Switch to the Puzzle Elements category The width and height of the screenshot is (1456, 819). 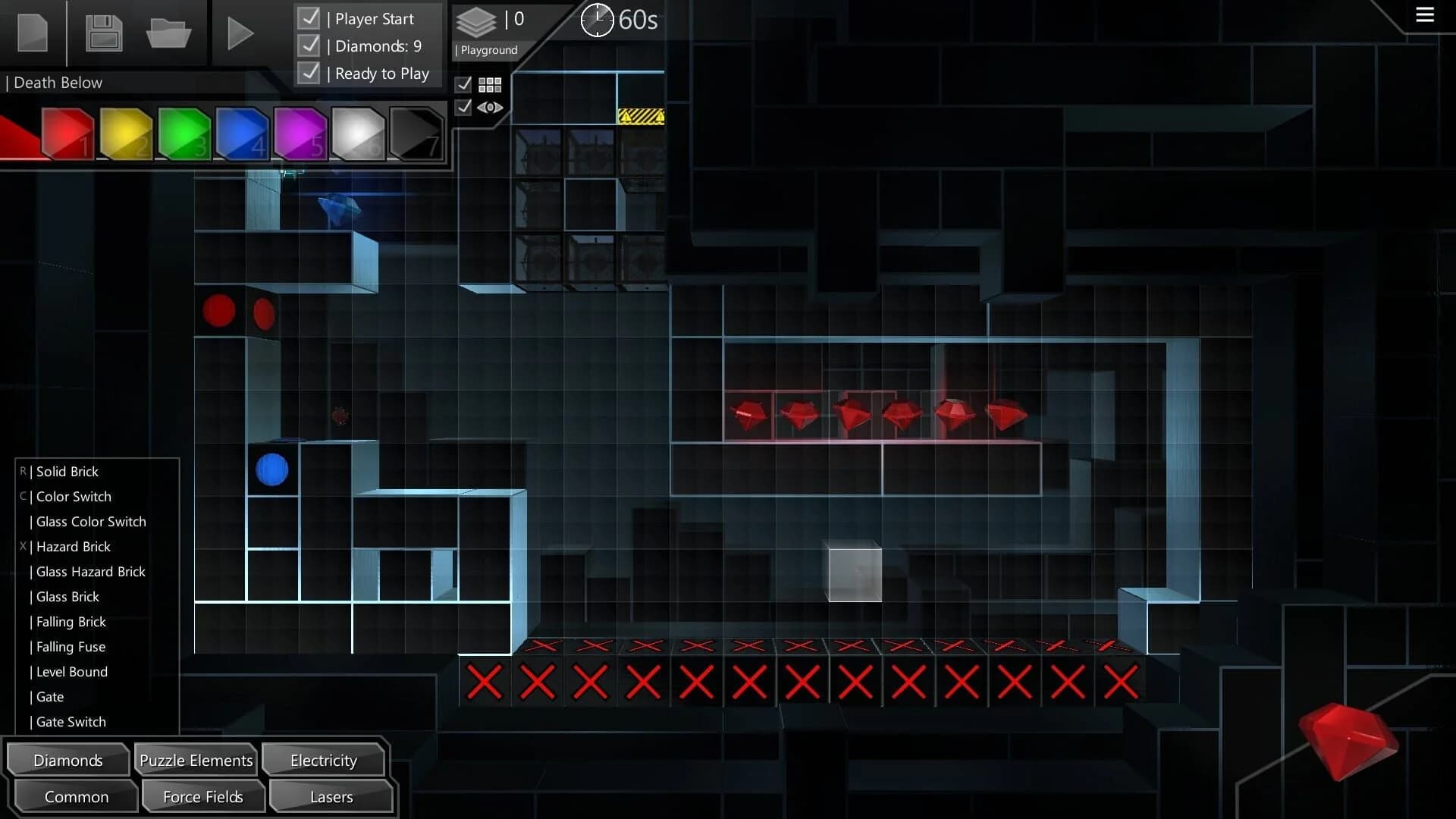195,759
